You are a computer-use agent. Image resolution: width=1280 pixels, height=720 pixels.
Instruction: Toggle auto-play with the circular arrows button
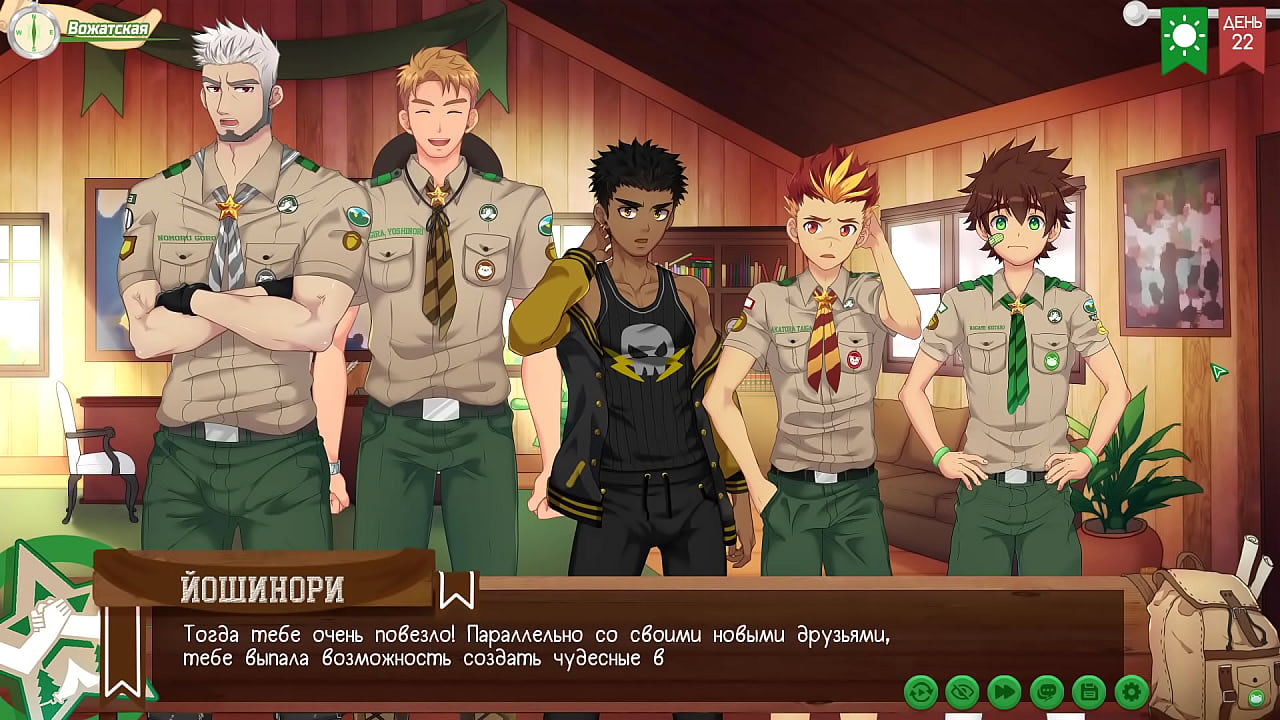[920, 691]
